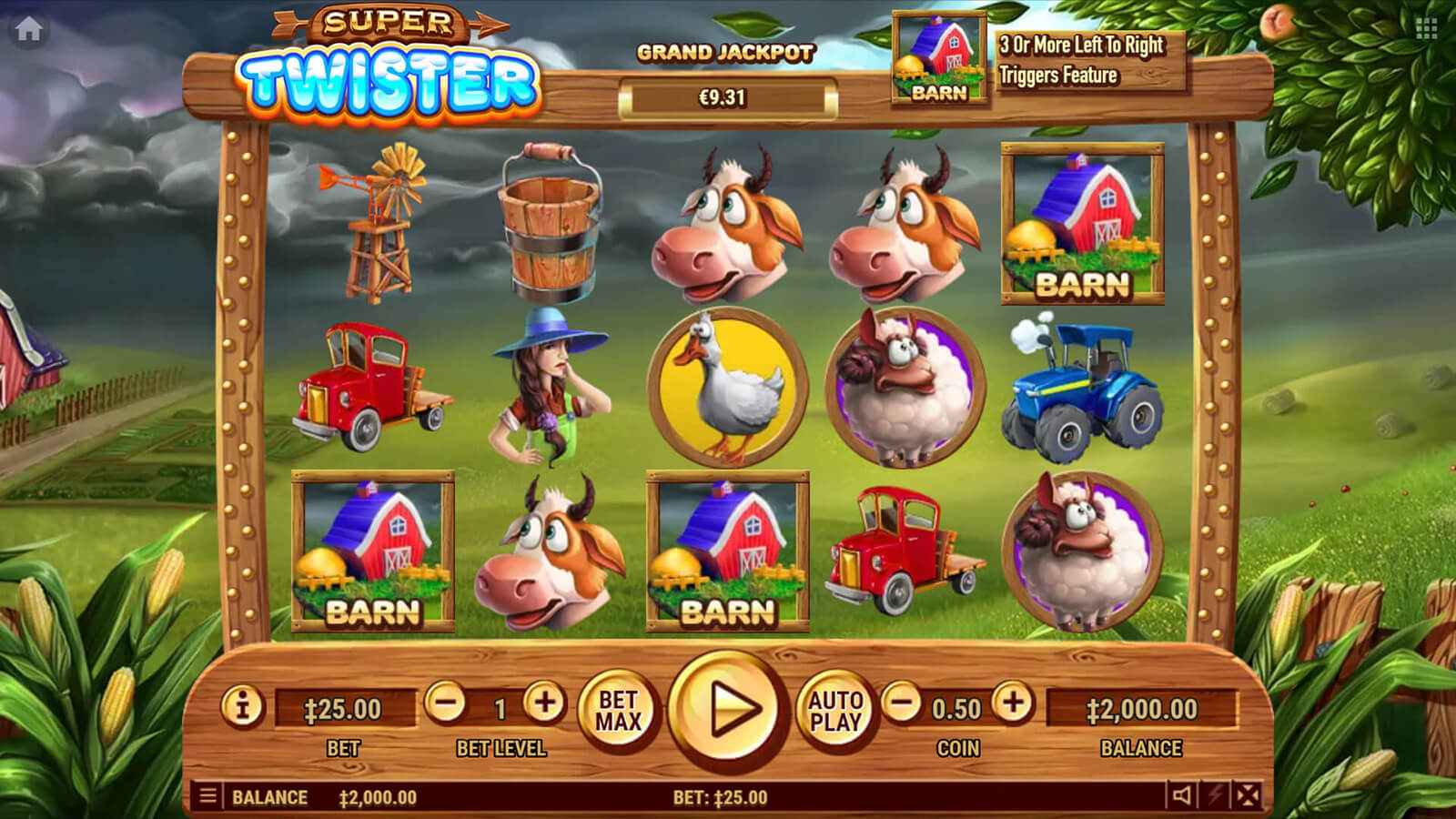This screenshot has width=1456, height=819.
Task: Increase the bet level
Action: (545, 703)
